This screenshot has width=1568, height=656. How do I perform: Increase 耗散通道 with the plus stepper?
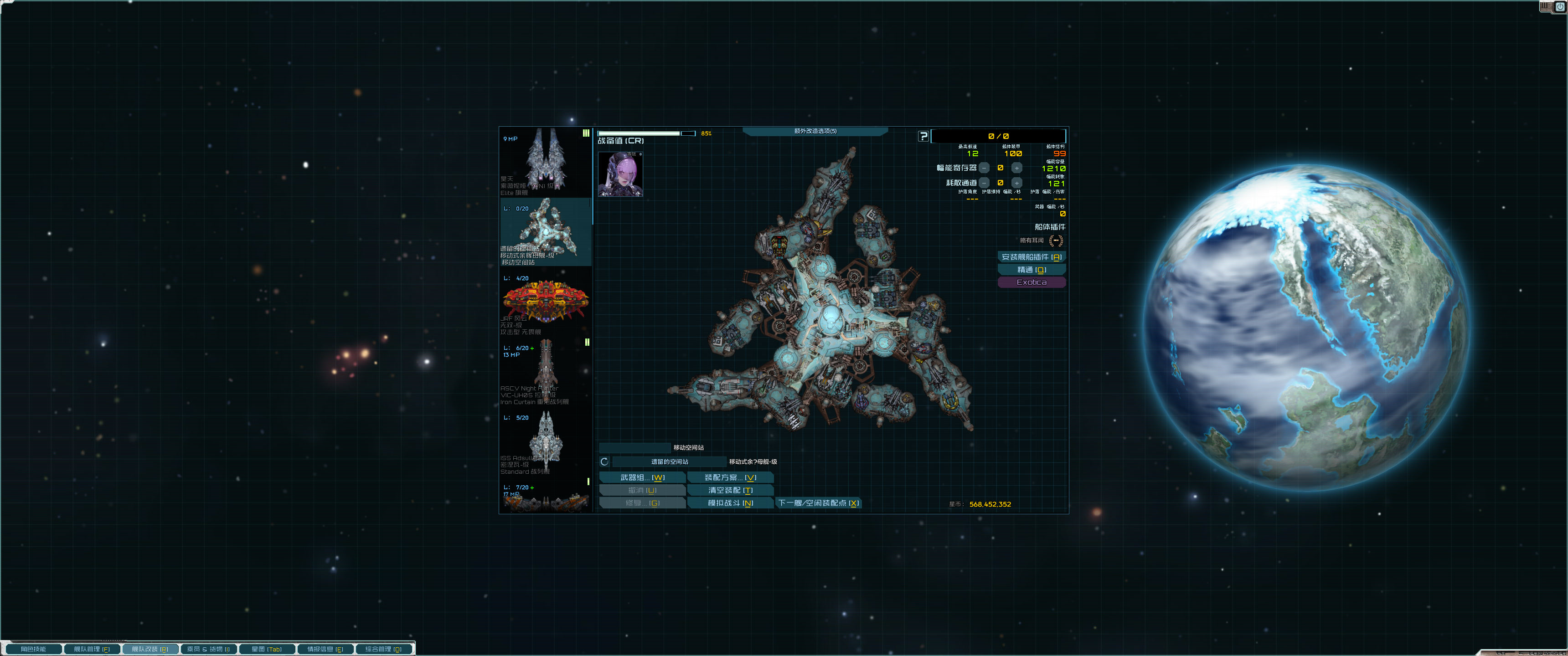pos(1016,183)
